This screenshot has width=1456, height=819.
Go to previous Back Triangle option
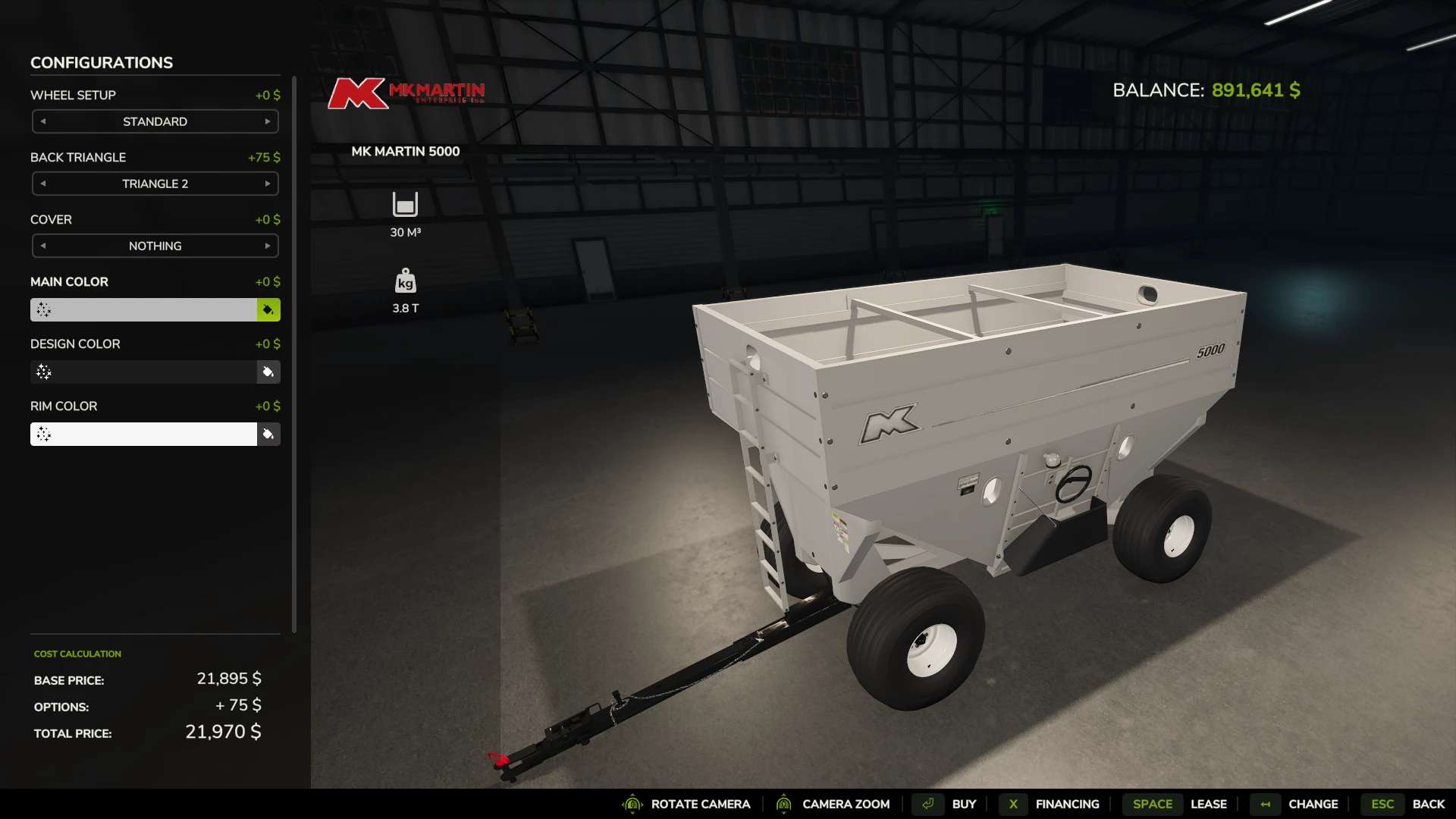click(43, 184)
